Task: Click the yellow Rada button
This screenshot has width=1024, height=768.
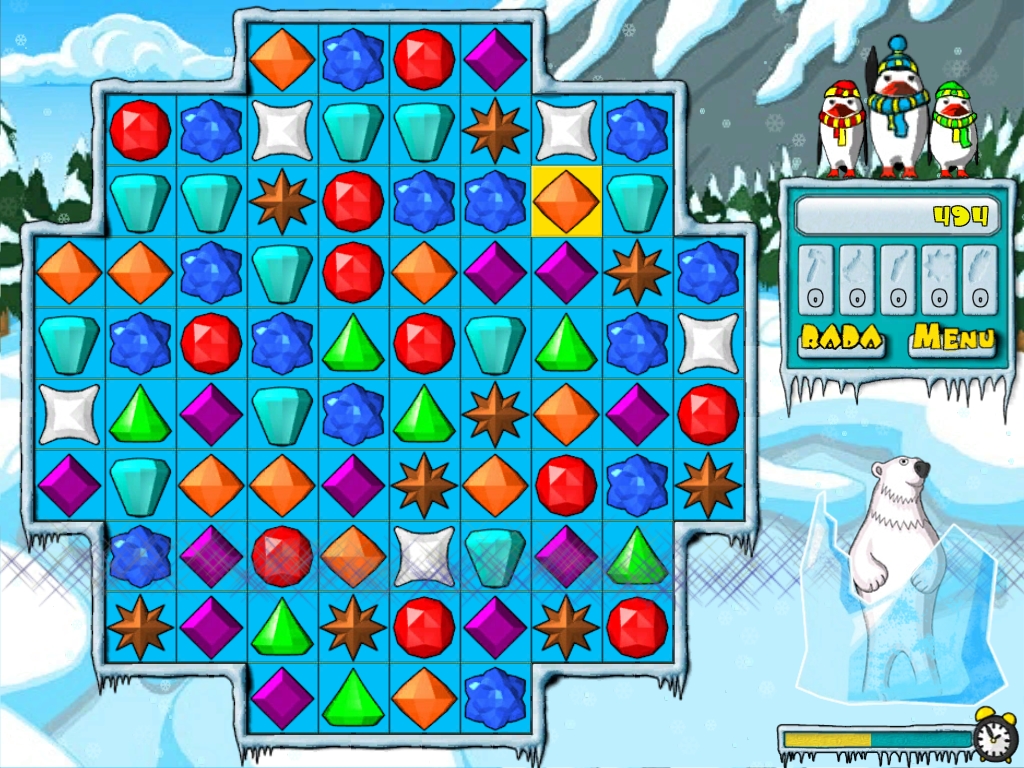Action: point(840,339)
